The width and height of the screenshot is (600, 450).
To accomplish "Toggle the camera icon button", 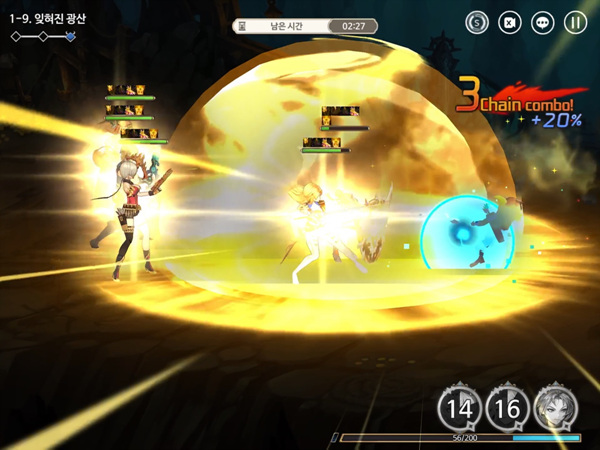I will coord(510,22).
